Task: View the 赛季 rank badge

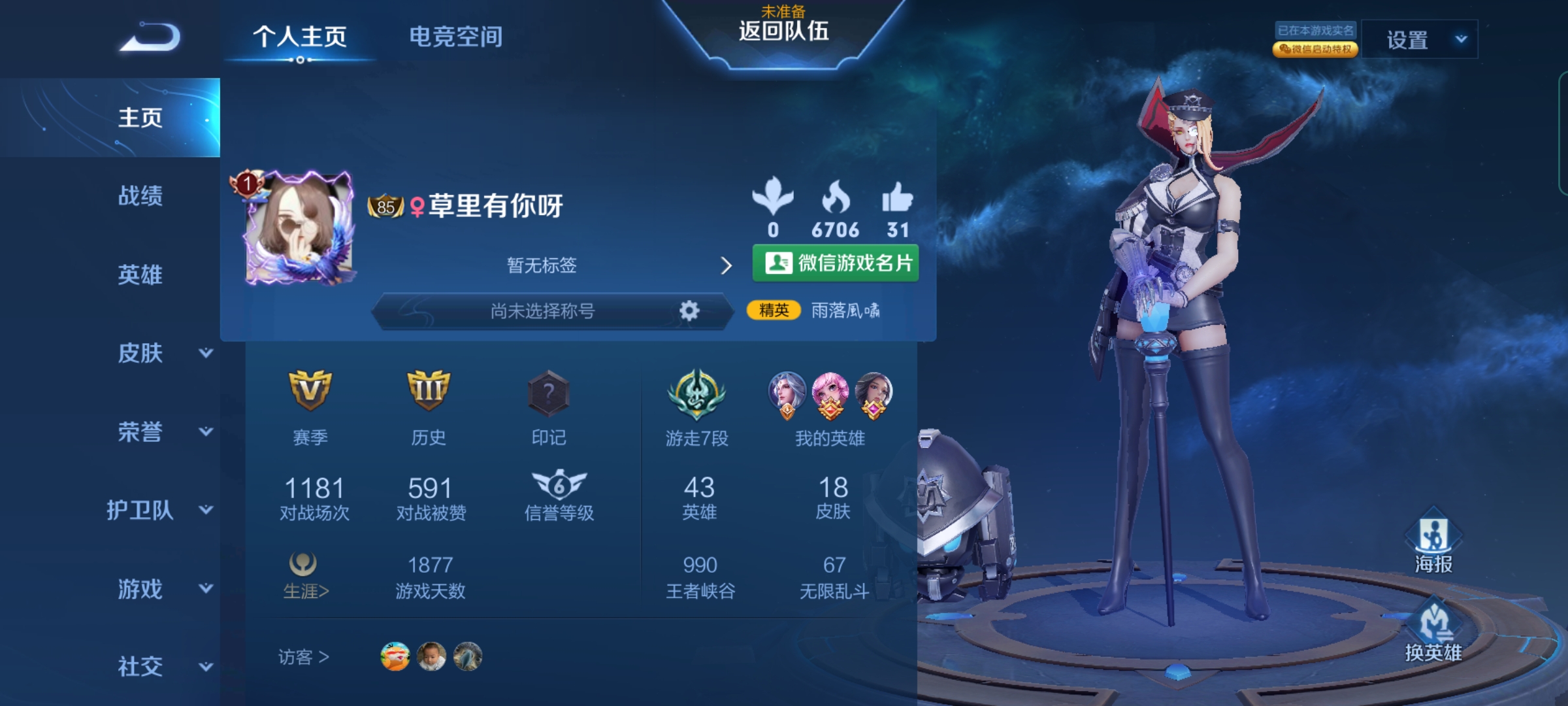Action: pyautogui.click(x=310, y=391)
